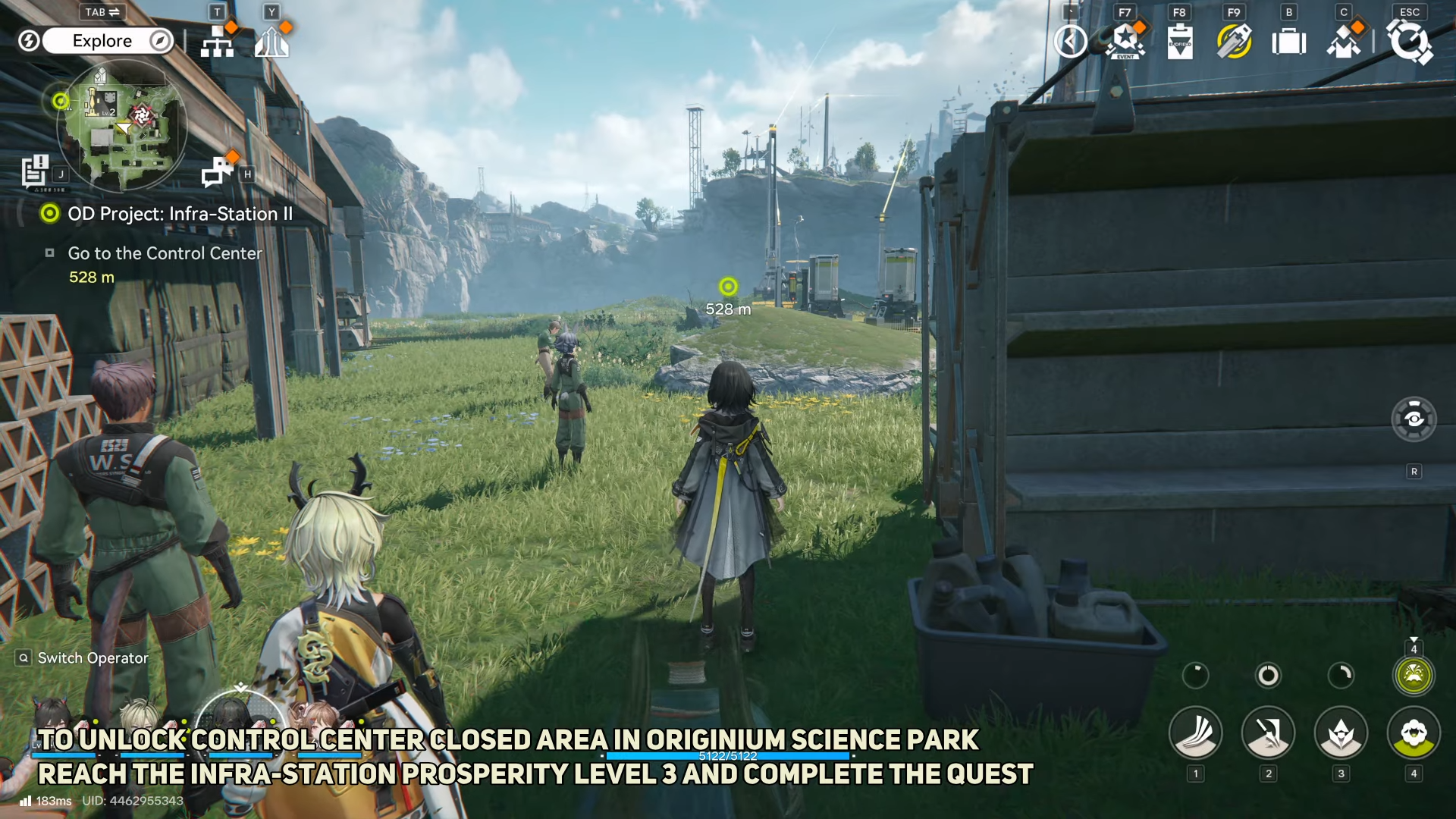Activate the eye scan button
Screen dimensions: 1456x819
point(1414,419)
